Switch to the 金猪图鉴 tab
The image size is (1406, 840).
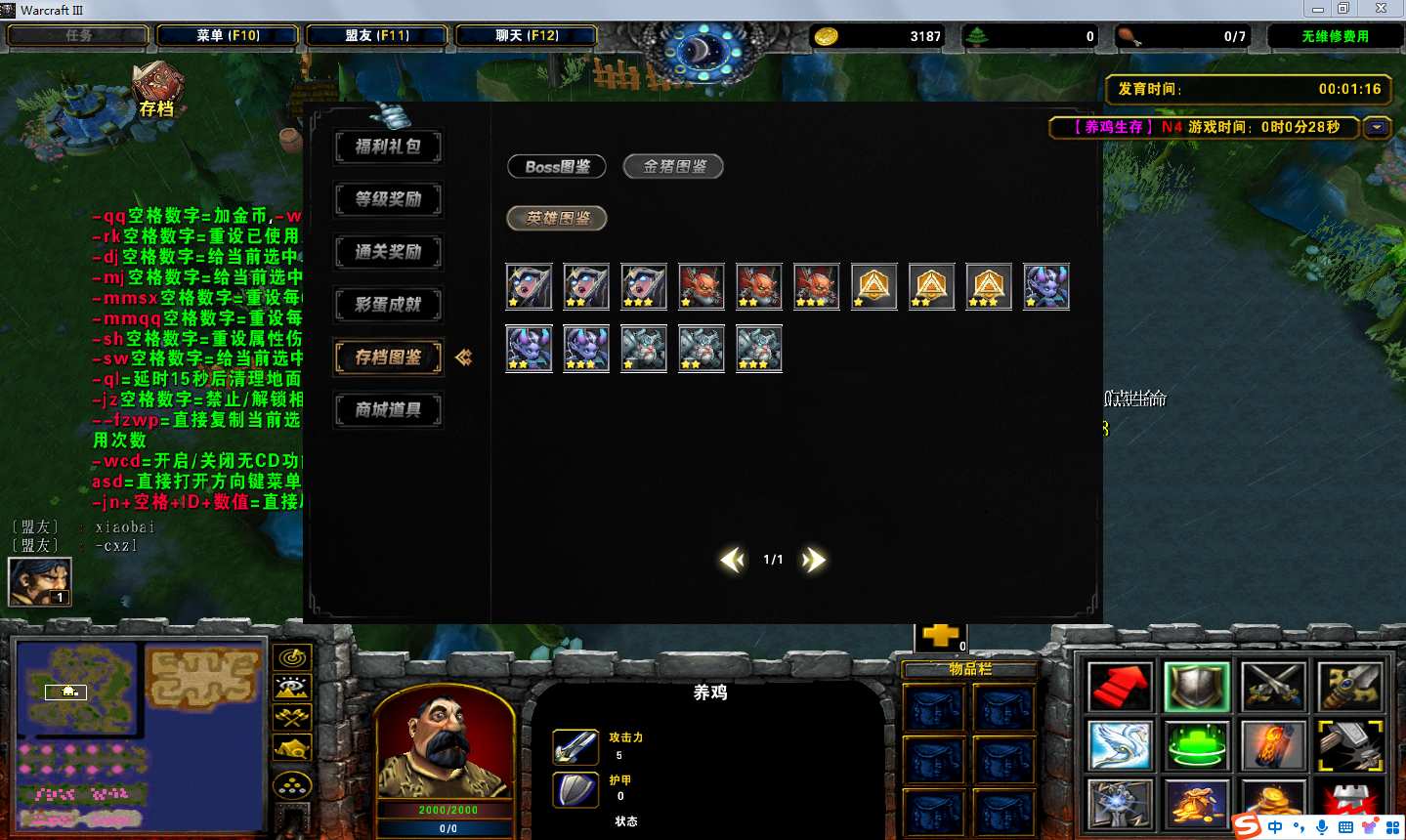[x=673, y=167]
